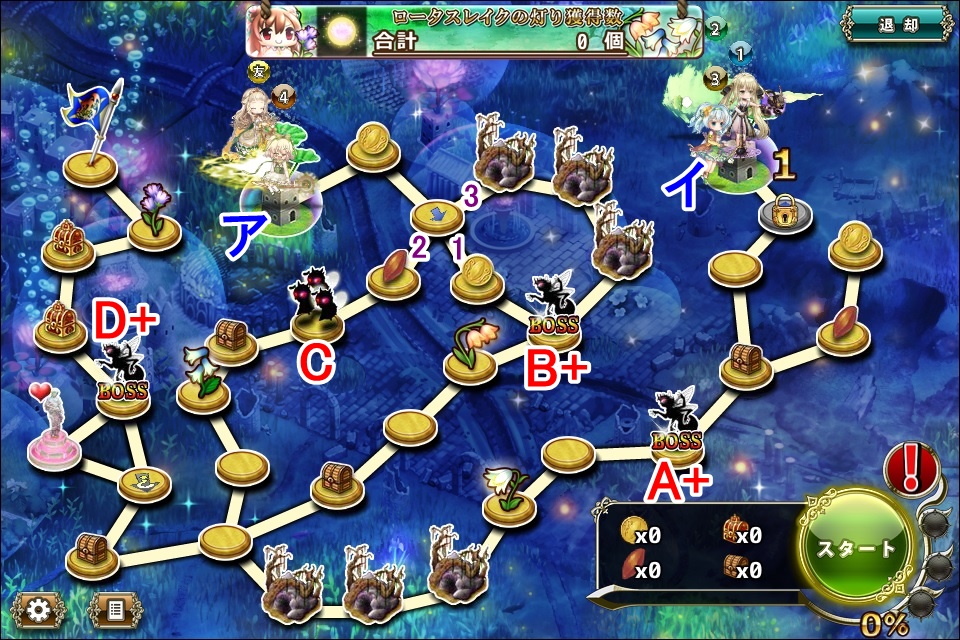Screen dimensions: 960x640
Task: Select the 退却 retreat button
Action: pos(895,23)
